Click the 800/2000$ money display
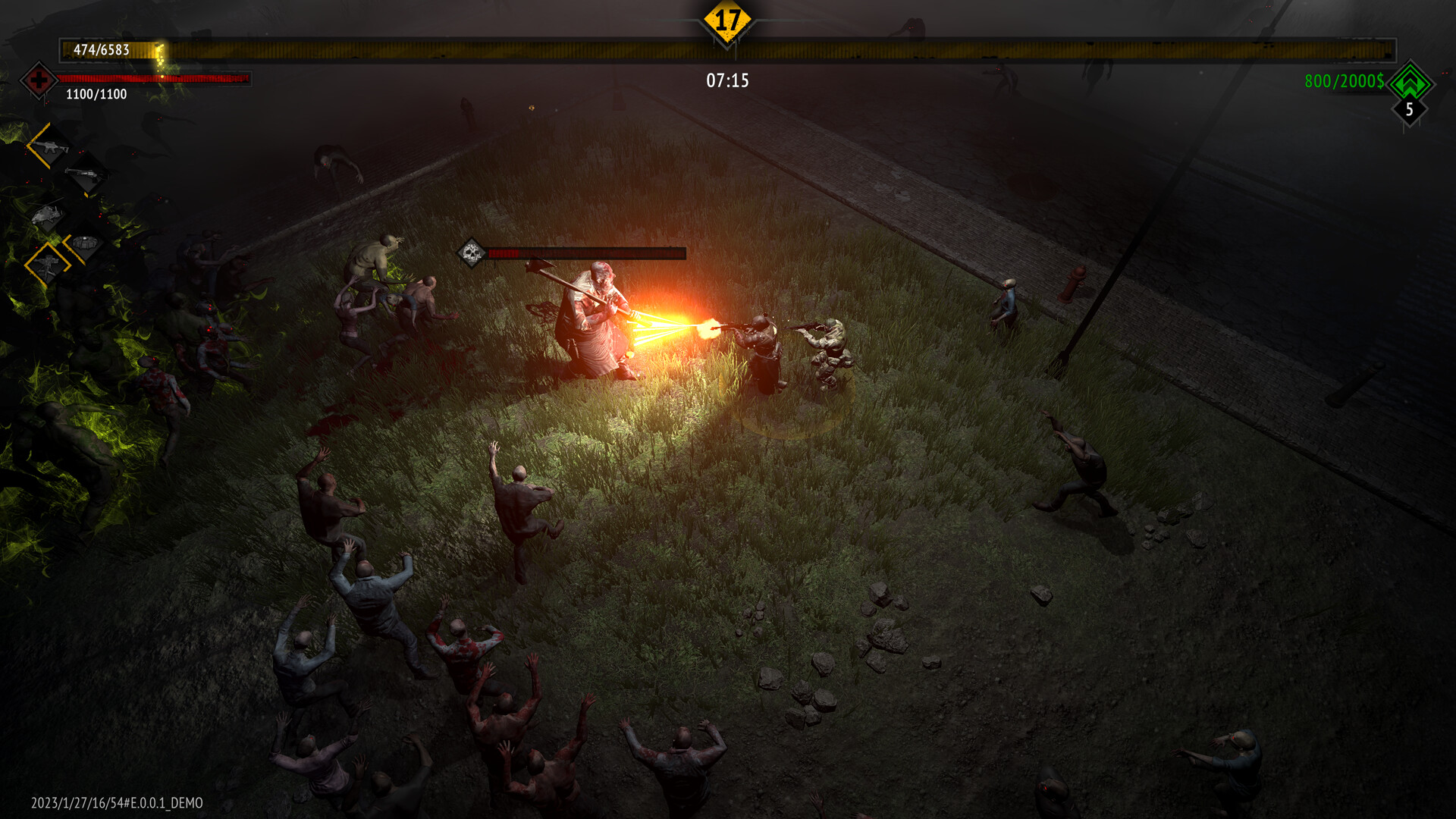The height and width of the screenshot is (819, 1456). pos(1344,79)
